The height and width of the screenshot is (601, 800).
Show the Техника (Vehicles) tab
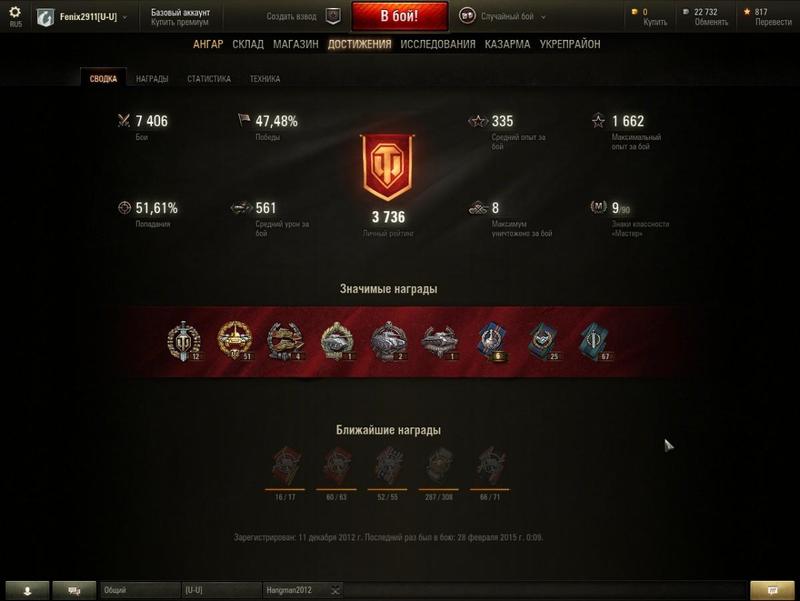point(265,79)
